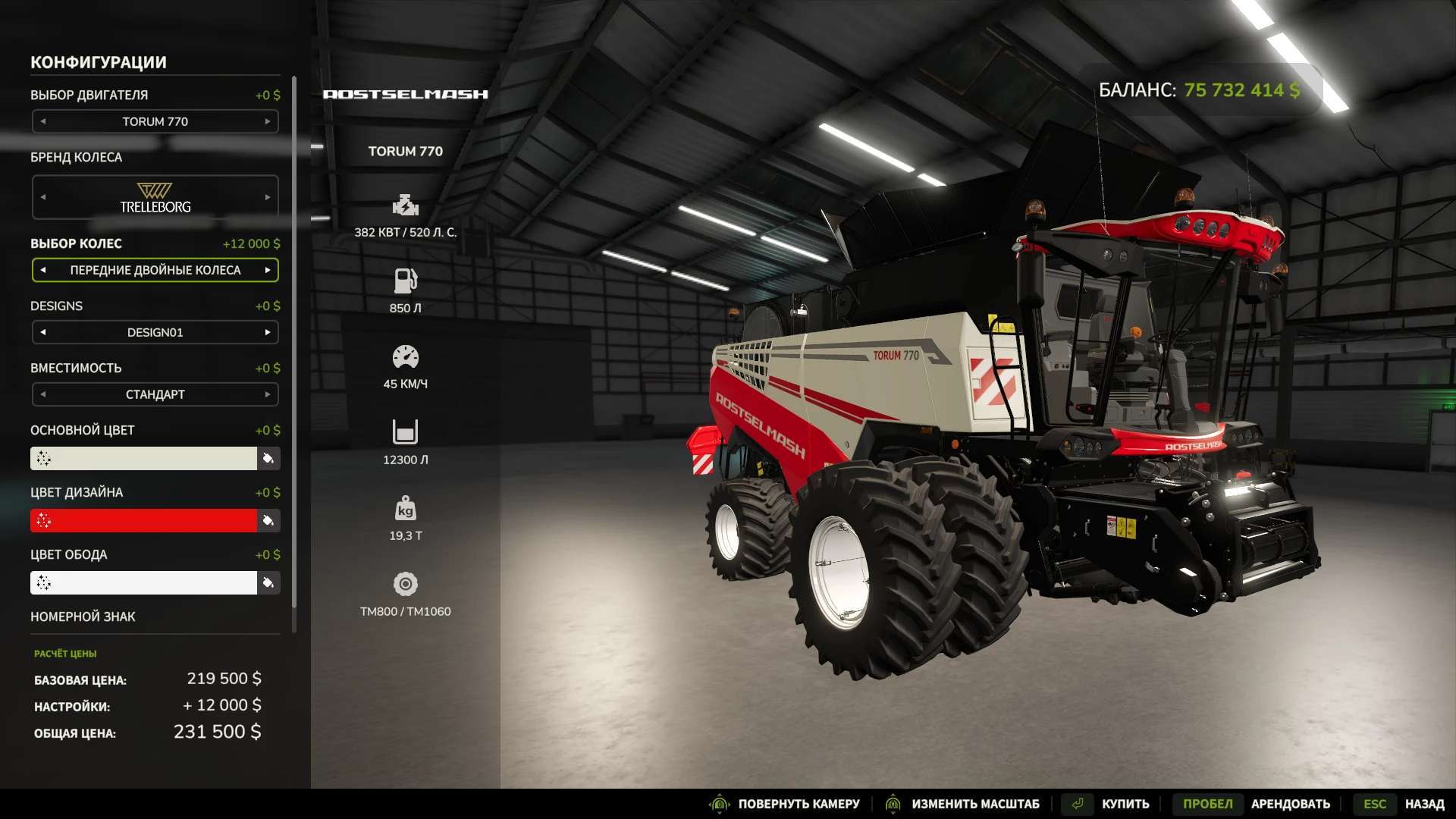This screenshot has height=819, width=1456.
Task: Open paint picker for rim color
Action: pyautogui.click(x=268, y=582)
